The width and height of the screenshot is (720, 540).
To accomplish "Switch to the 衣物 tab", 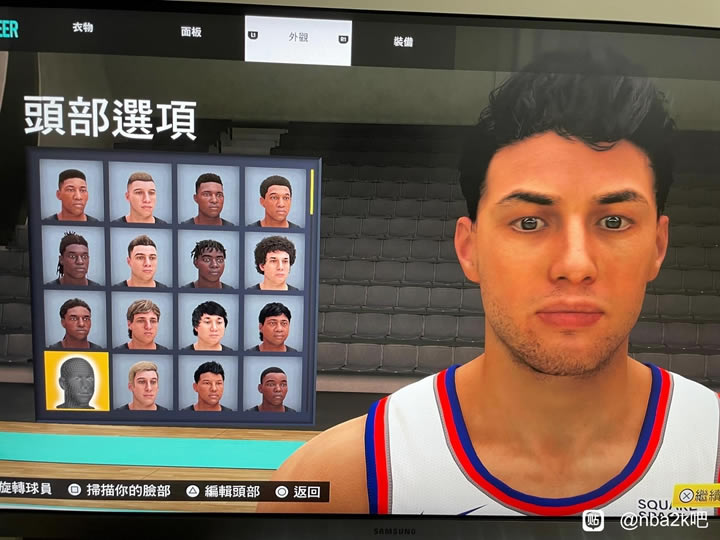I will coord(83,27).
